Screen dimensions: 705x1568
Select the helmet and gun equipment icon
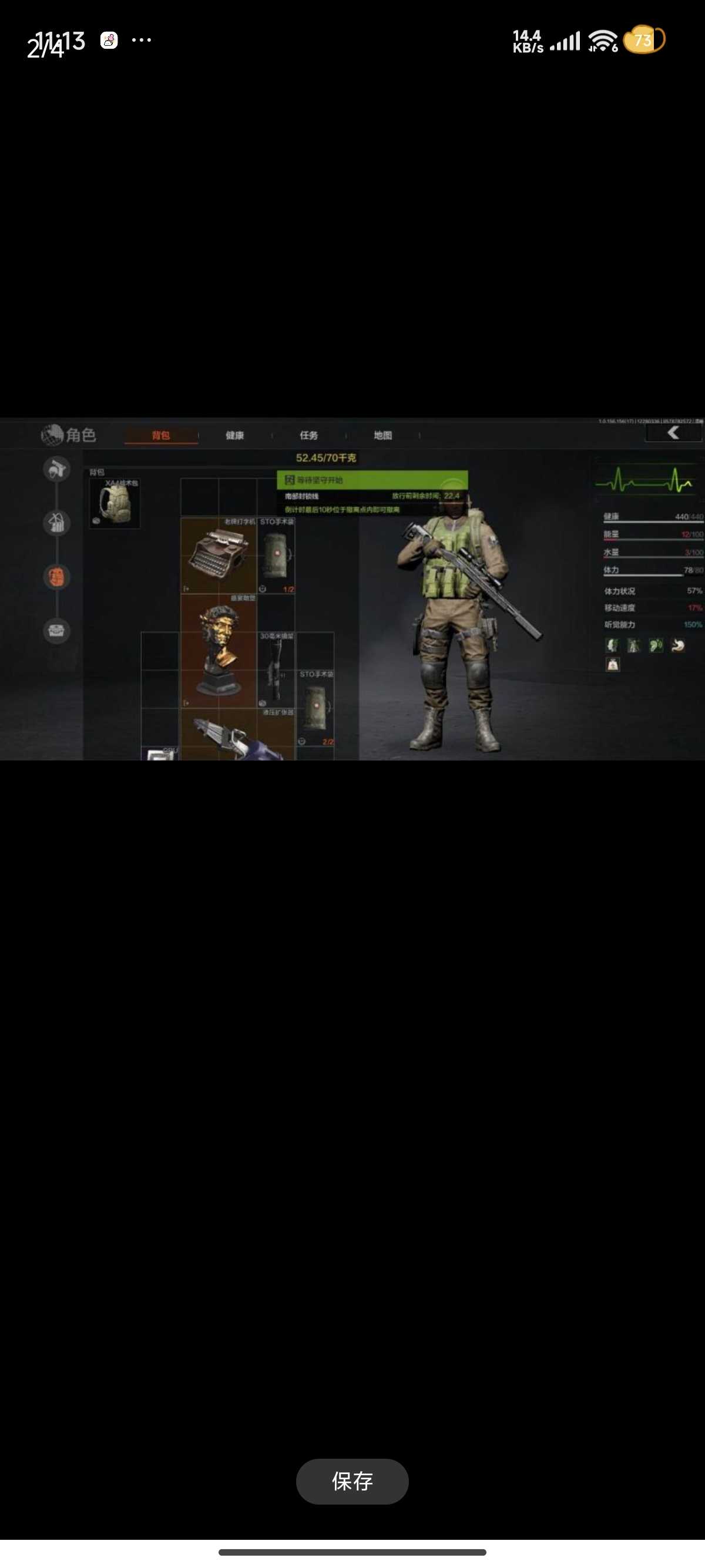click(x=56, y=469)
